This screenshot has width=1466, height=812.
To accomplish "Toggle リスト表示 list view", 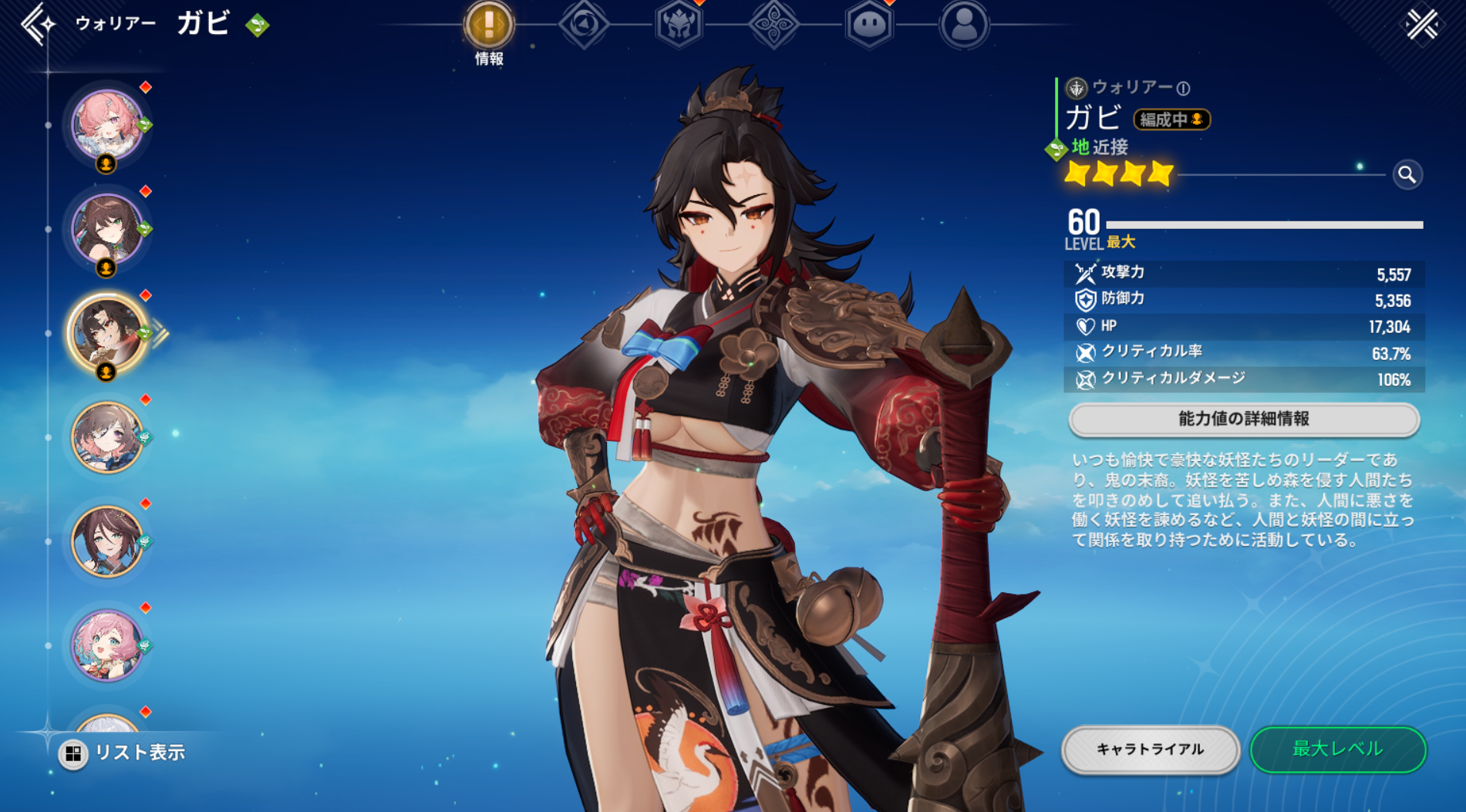I will tap(123, 753).
